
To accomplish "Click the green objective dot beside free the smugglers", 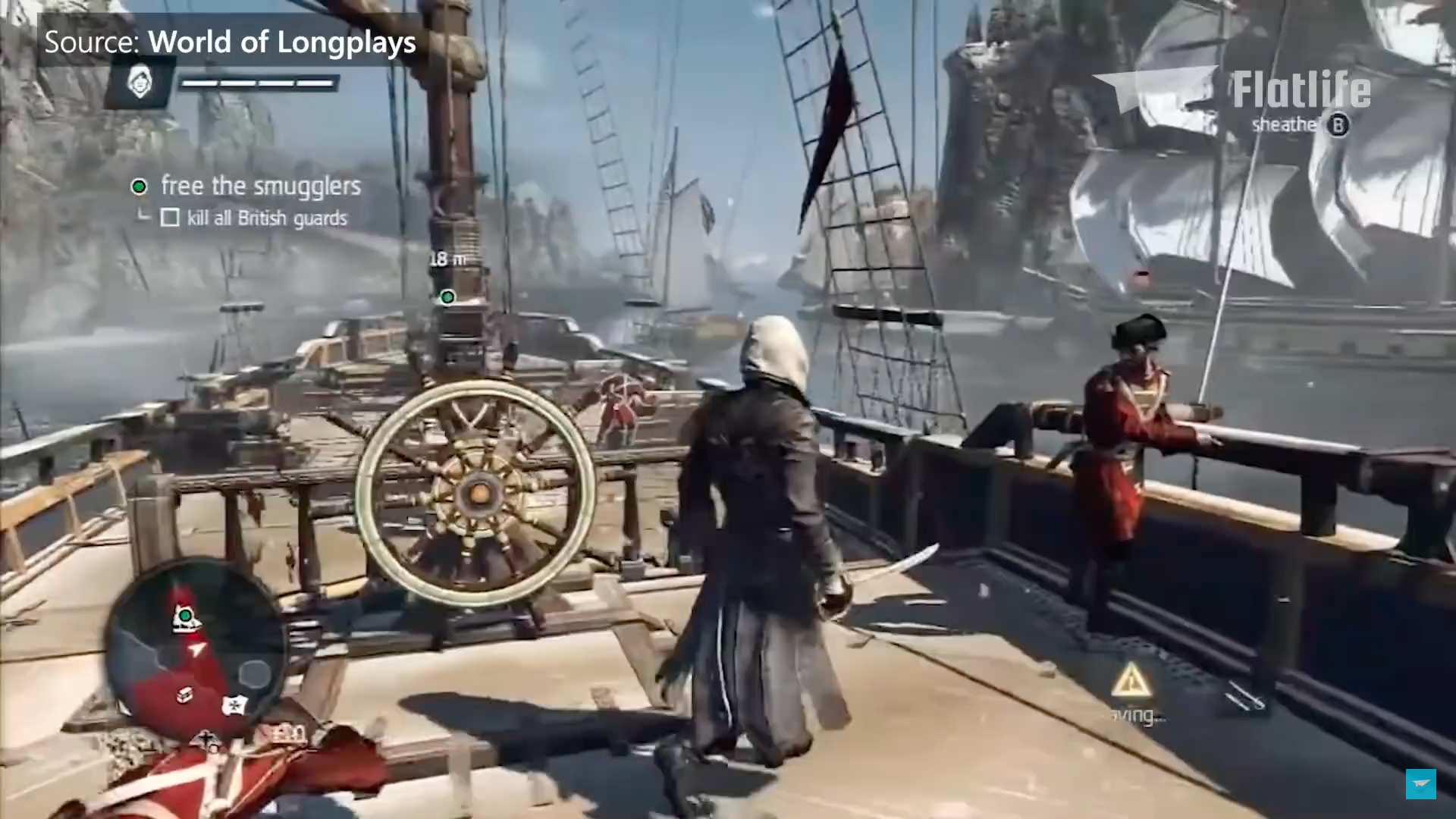I will click(x=138, y=186).
